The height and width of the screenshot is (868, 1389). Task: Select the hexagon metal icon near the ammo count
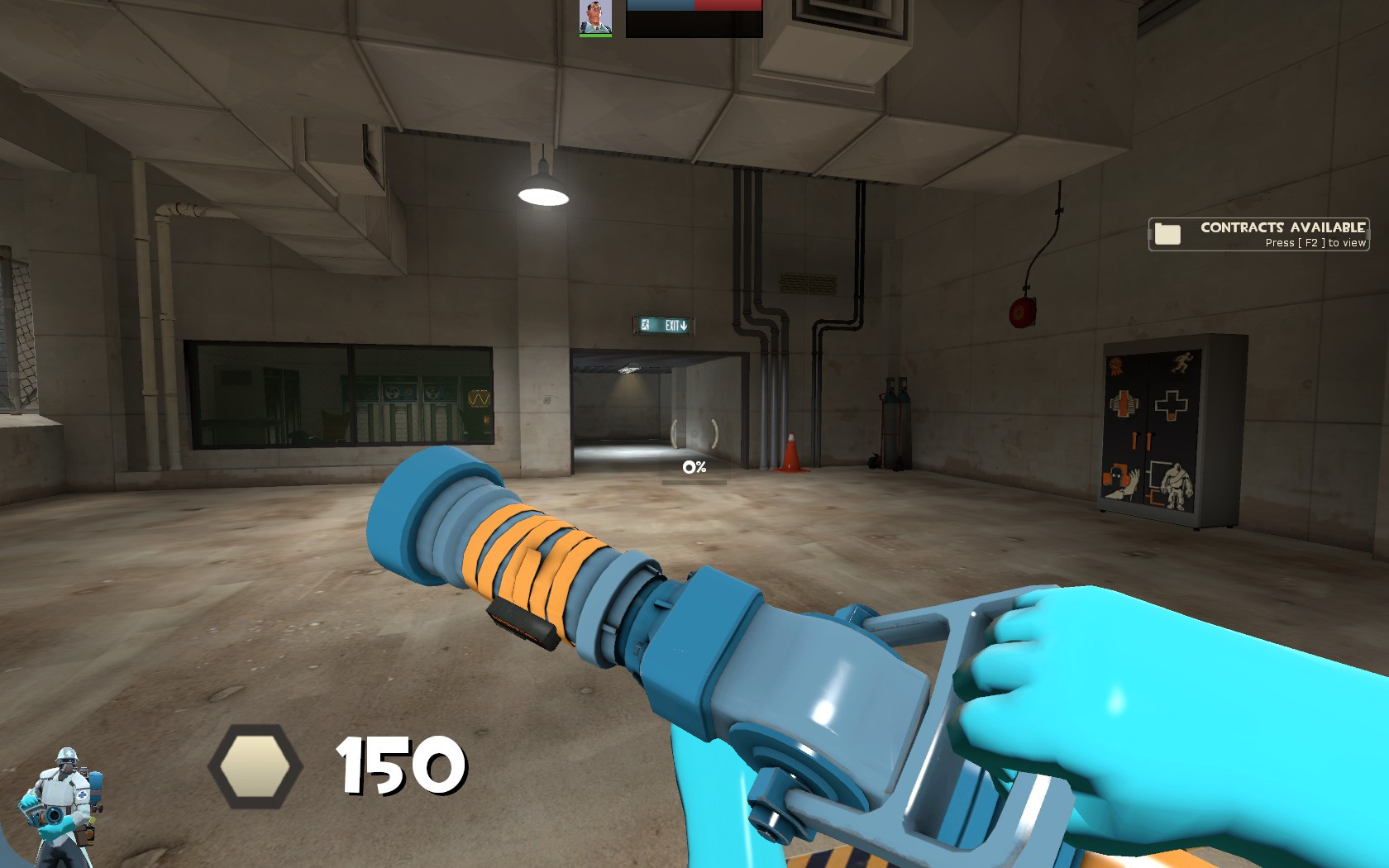point(255,764)
